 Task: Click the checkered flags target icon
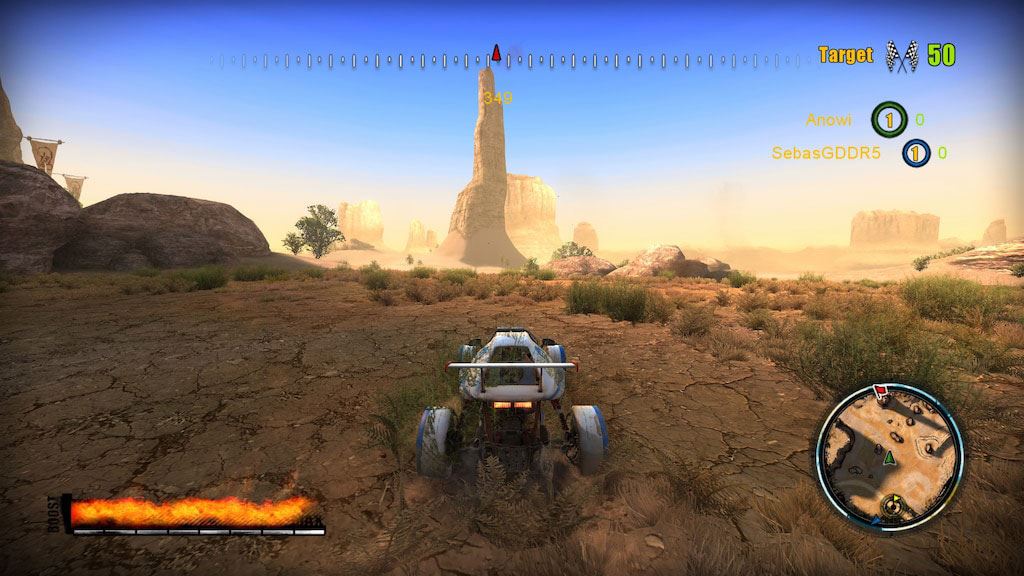pyautogui.click(x=902, y=56)
